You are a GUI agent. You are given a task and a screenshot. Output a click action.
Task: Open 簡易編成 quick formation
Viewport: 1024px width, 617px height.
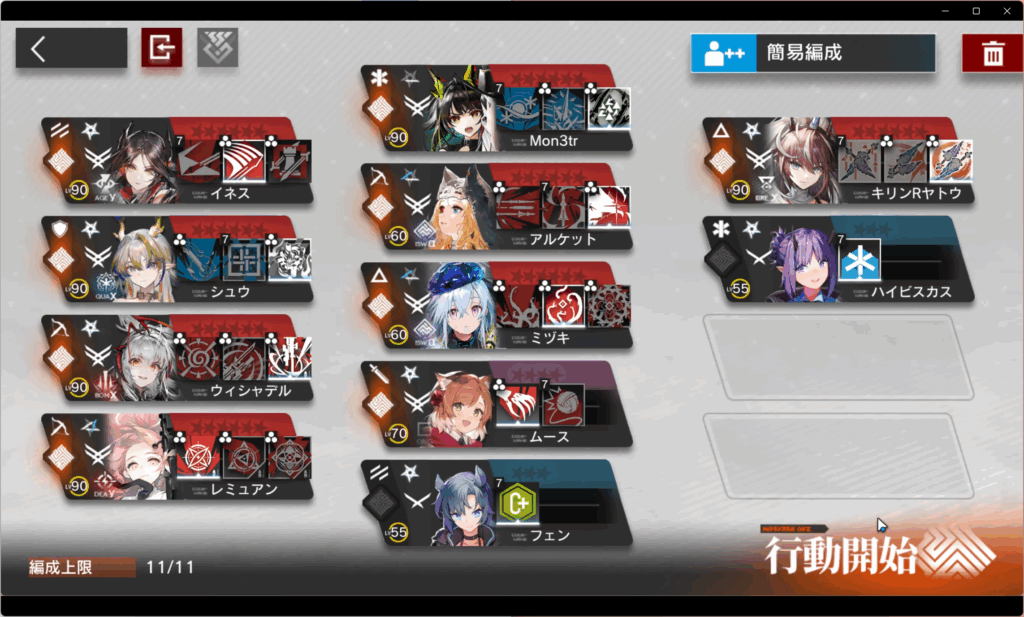[812, 53]
